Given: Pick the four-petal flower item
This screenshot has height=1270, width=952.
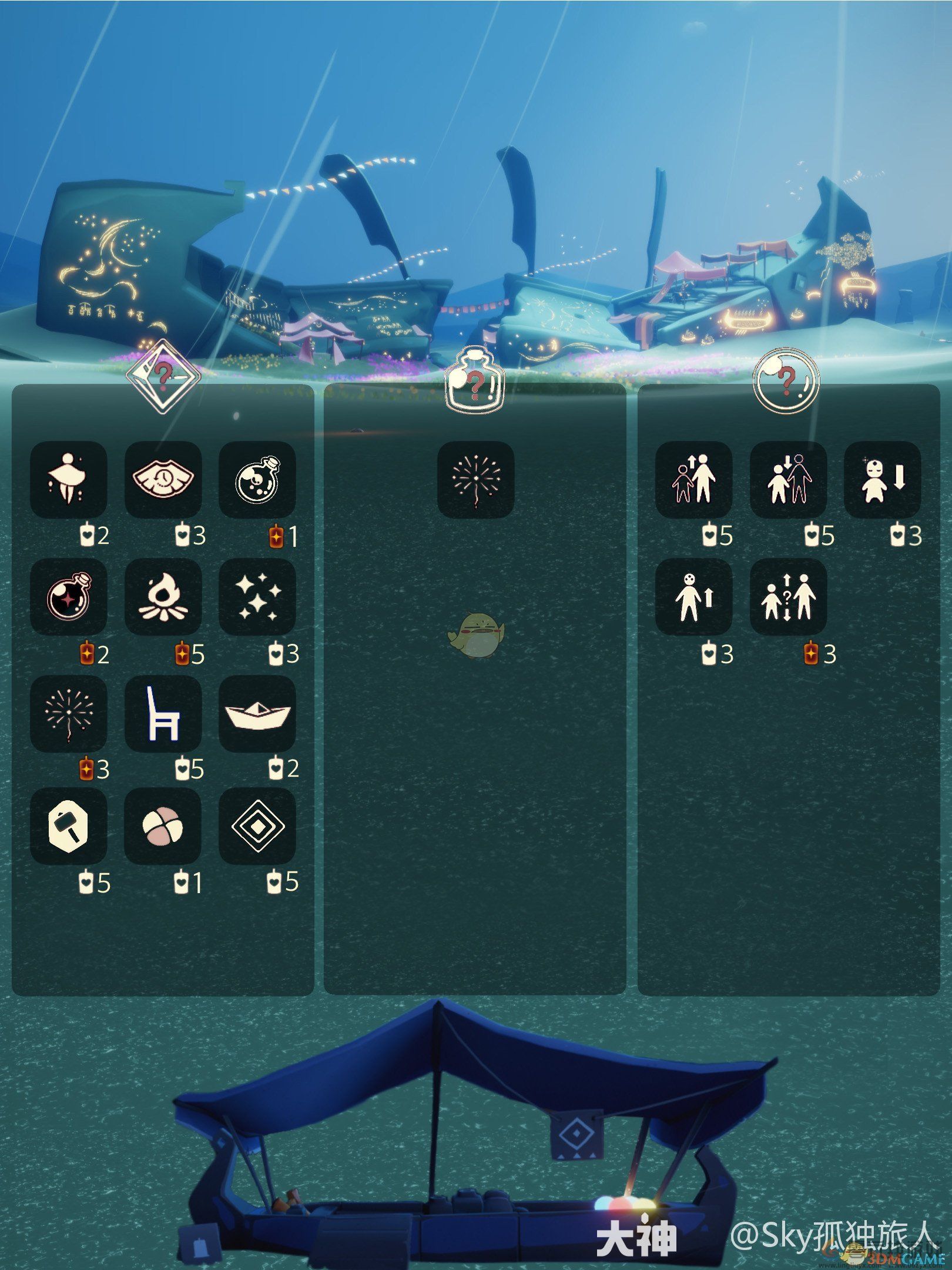Looking at the screenshot, I should (x=163, y=826).
